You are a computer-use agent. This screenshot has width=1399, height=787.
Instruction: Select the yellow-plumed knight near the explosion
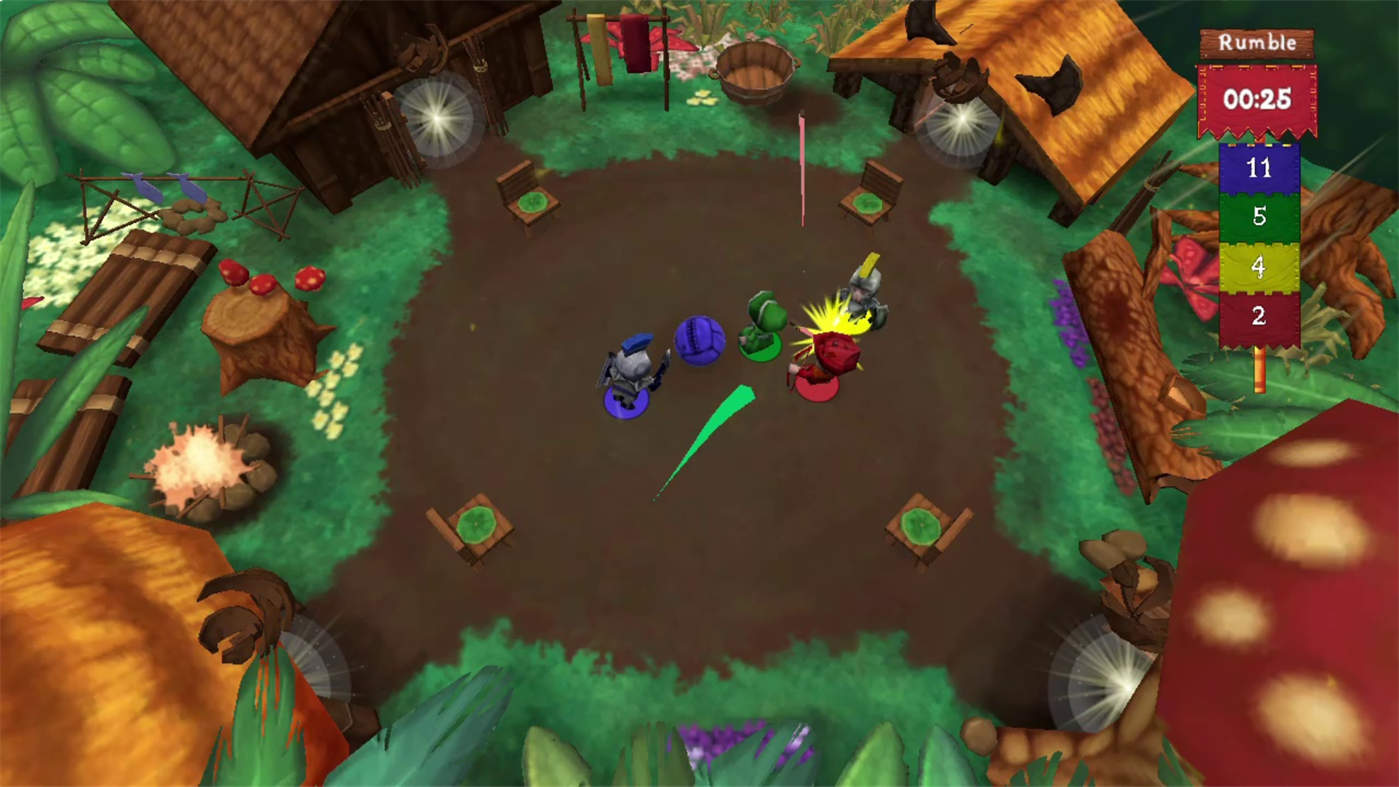(865, 295)
